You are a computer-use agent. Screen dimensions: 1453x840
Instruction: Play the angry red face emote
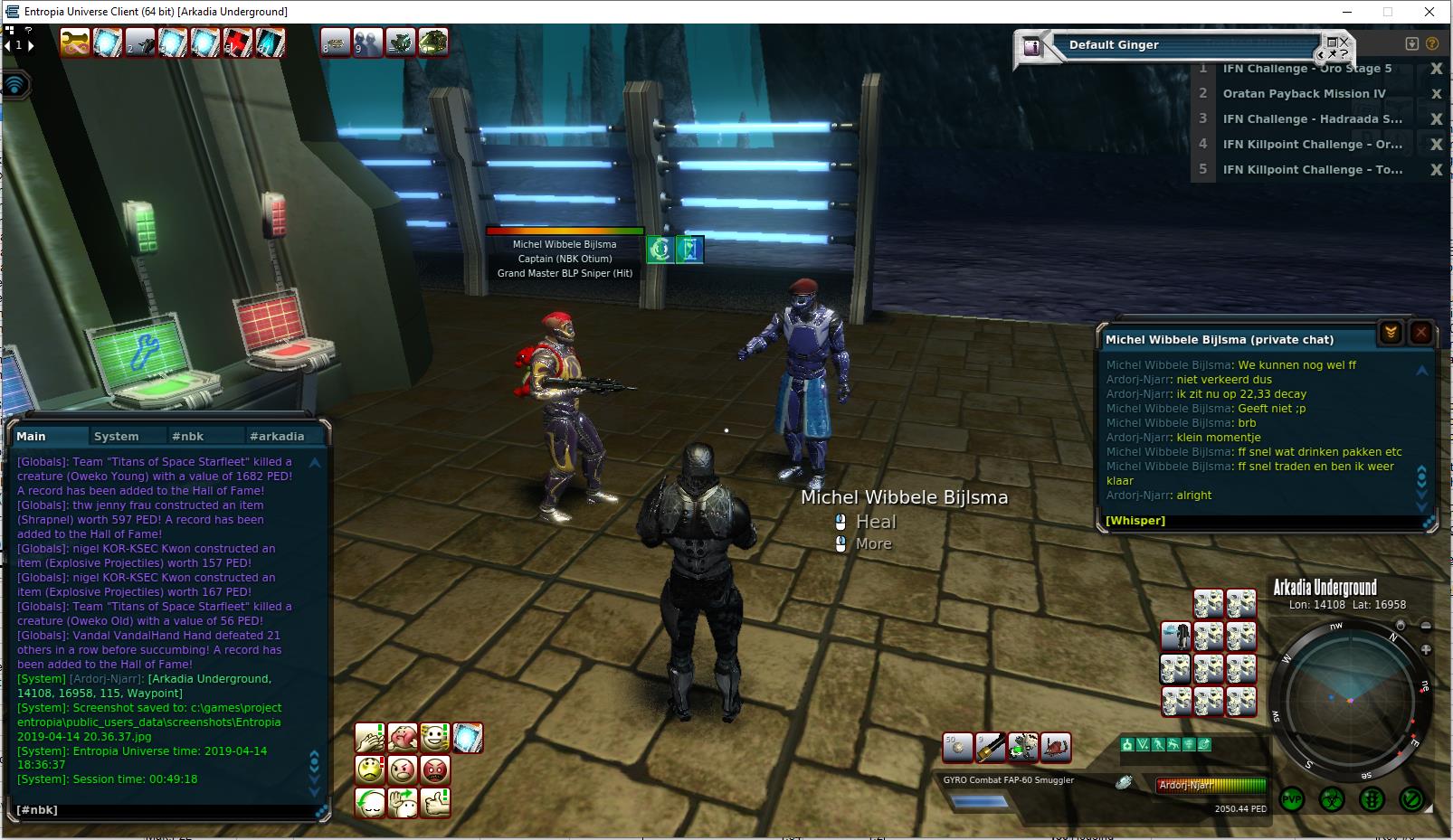(x=435, y=770)
